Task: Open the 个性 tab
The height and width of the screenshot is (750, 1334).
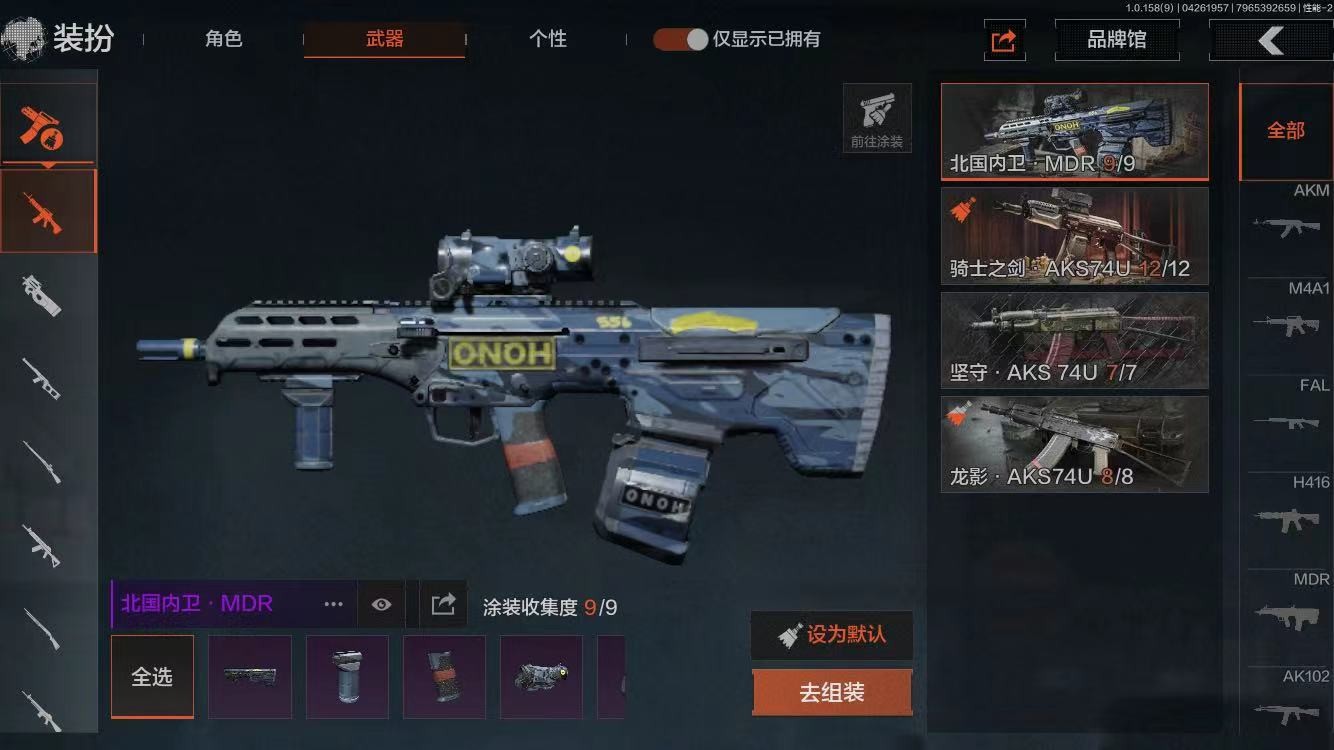Action: click(547, 40)
